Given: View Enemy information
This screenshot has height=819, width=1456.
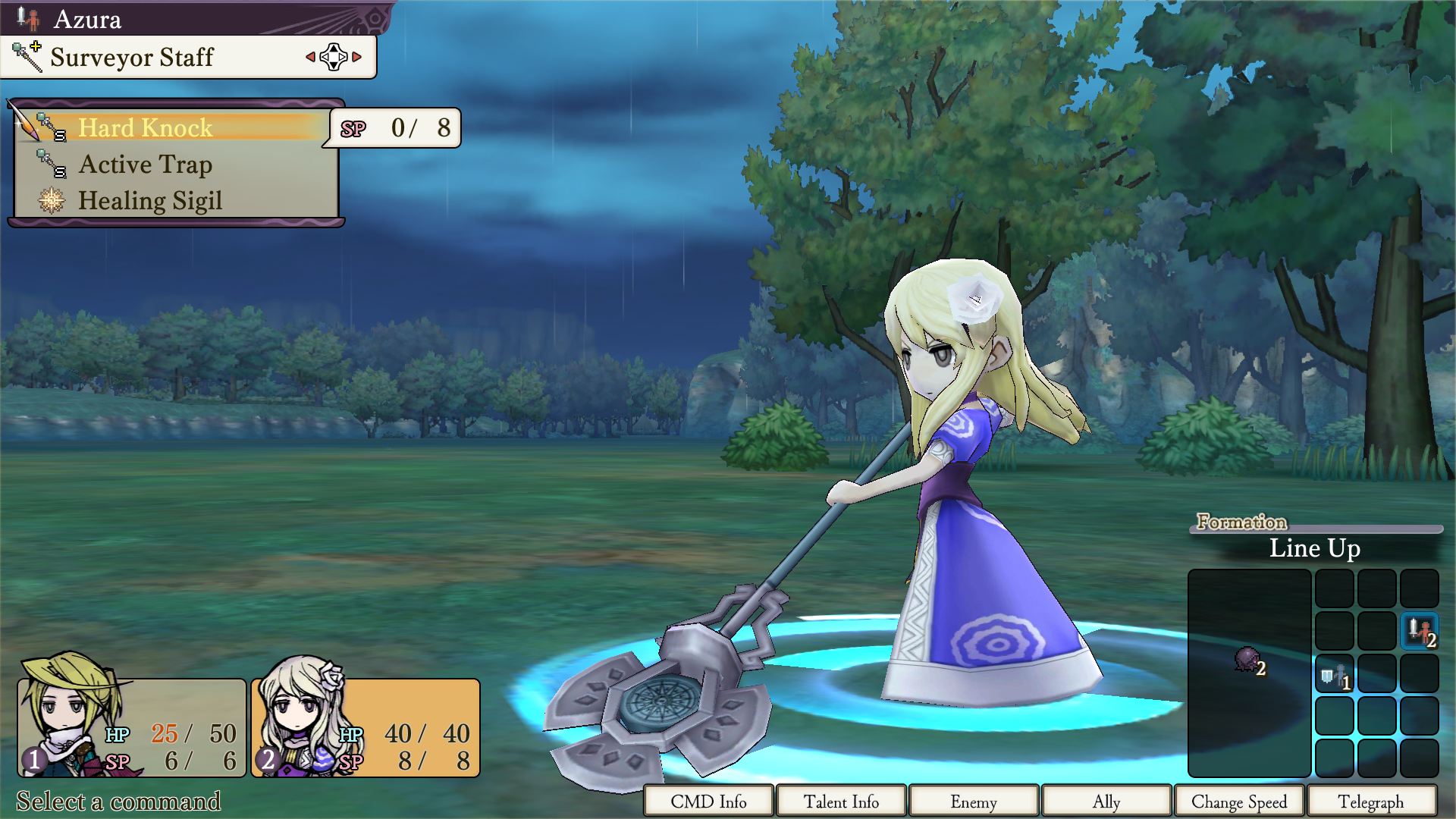Looking at the screenshot, I should tap(974, 802).
